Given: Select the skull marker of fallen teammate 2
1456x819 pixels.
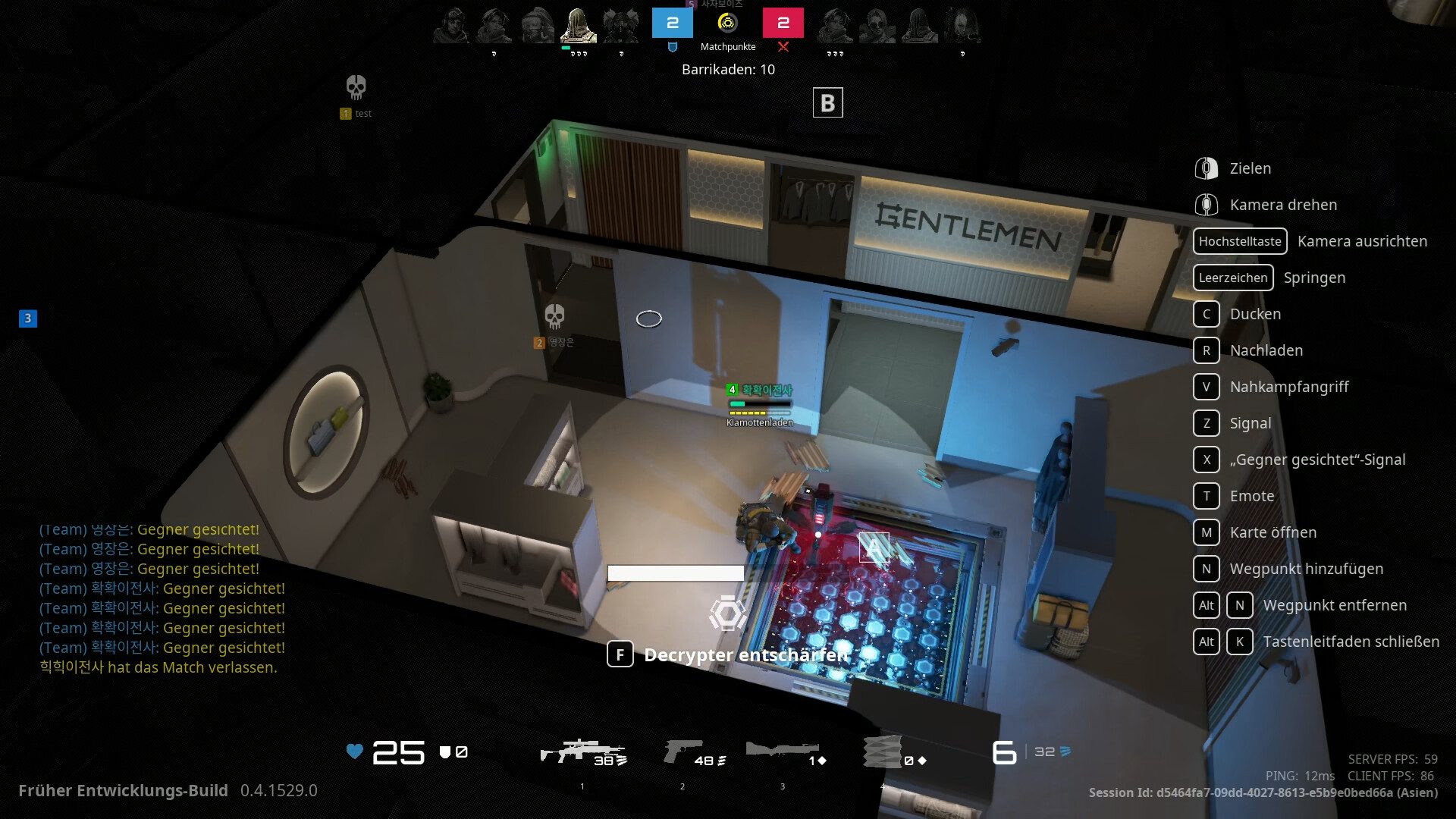Looking at the screenshot, I should pos(554,317).
